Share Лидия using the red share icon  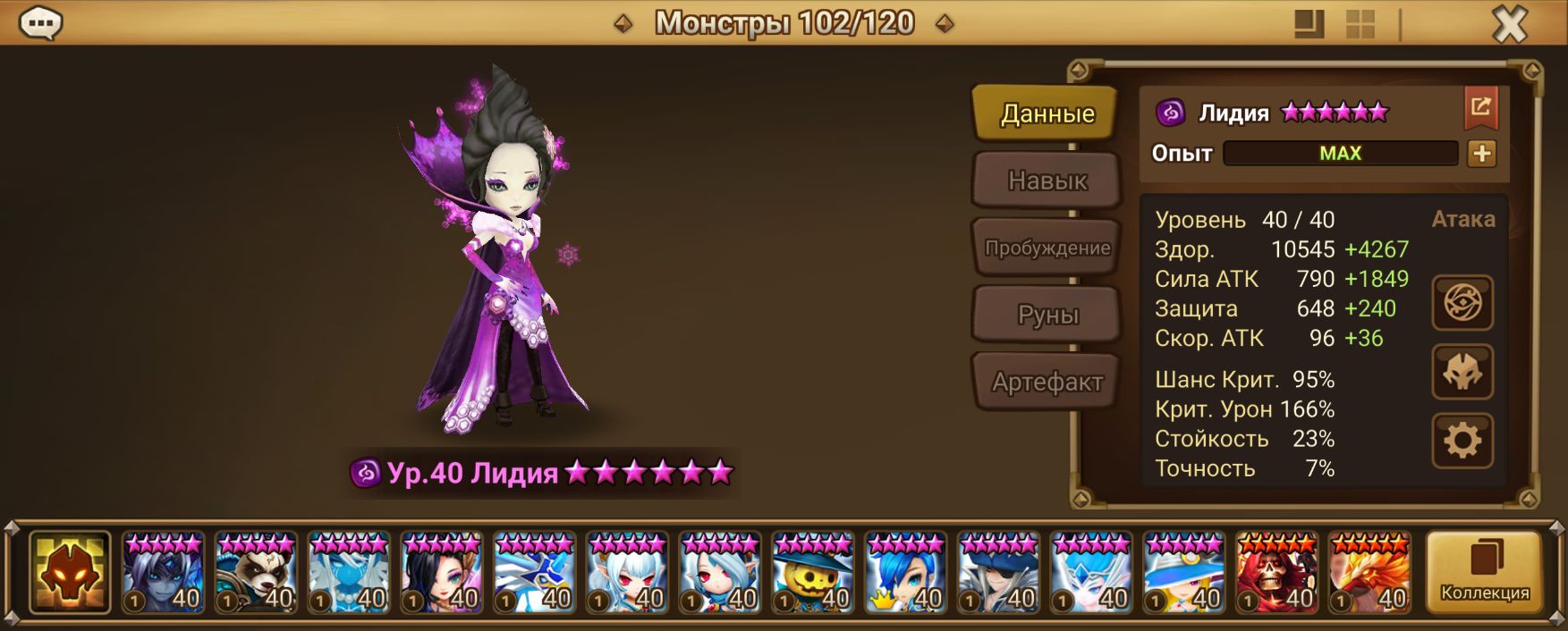click(1480, 108)
